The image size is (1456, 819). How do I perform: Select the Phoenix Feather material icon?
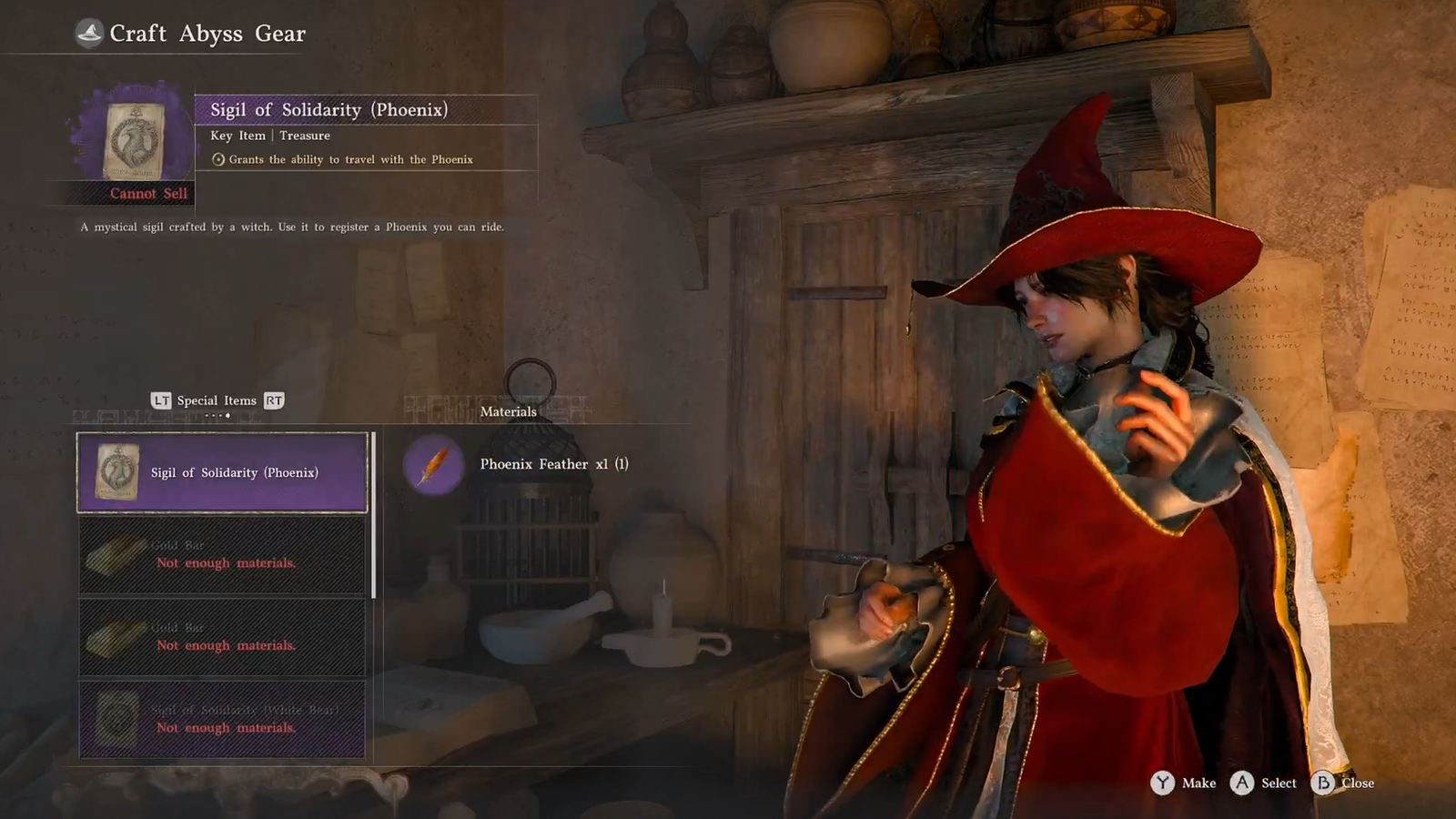[431, 464]
